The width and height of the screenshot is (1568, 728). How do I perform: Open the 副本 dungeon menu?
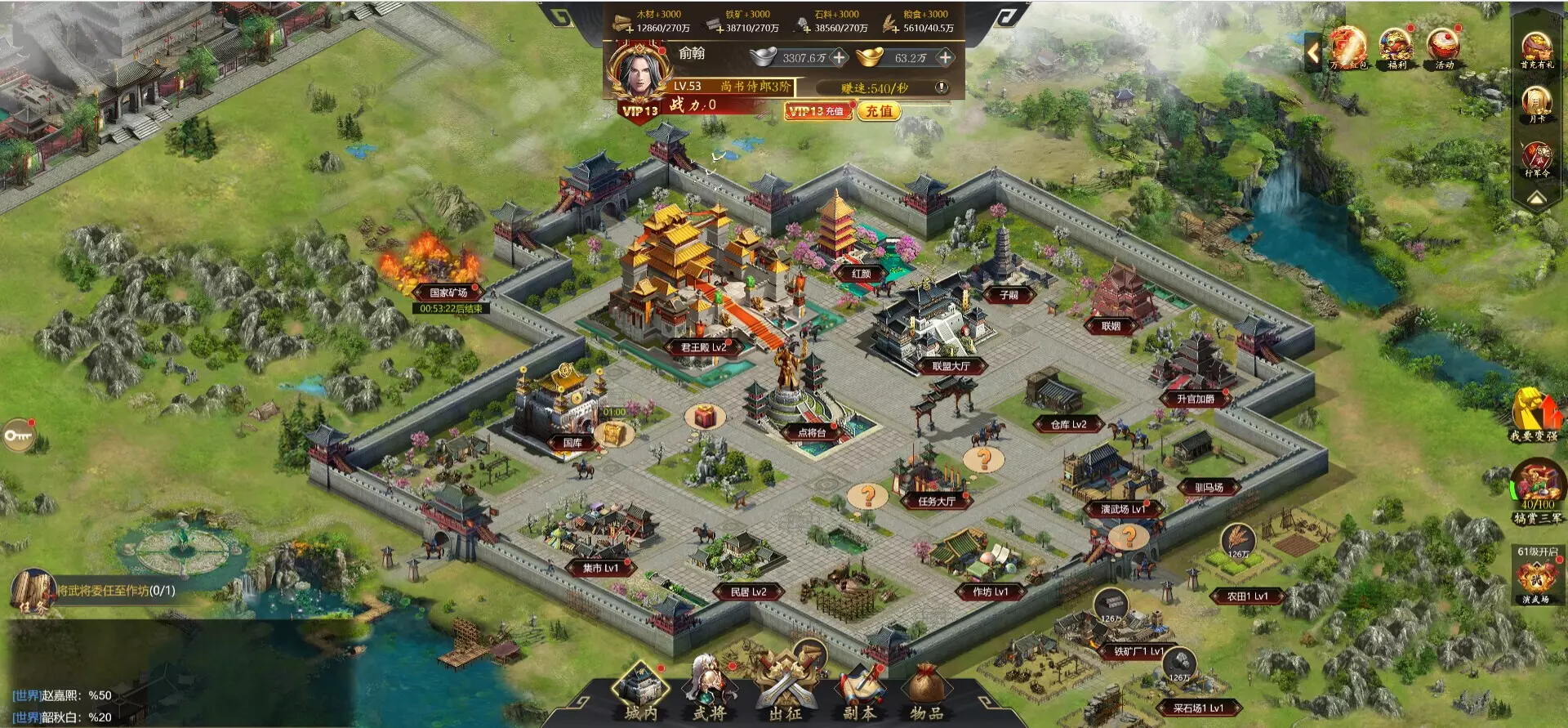click(x=859, y=690)
